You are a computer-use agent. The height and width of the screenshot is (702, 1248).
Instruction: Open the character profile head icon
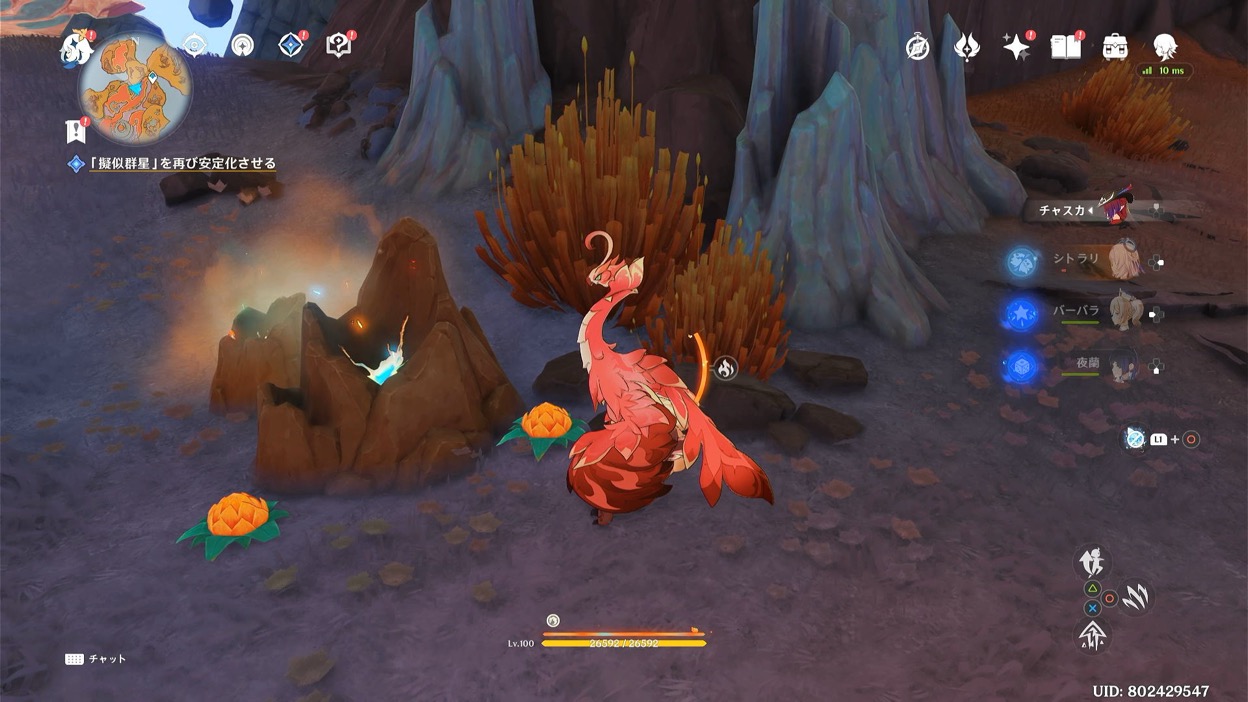[x=1164, y=47]
